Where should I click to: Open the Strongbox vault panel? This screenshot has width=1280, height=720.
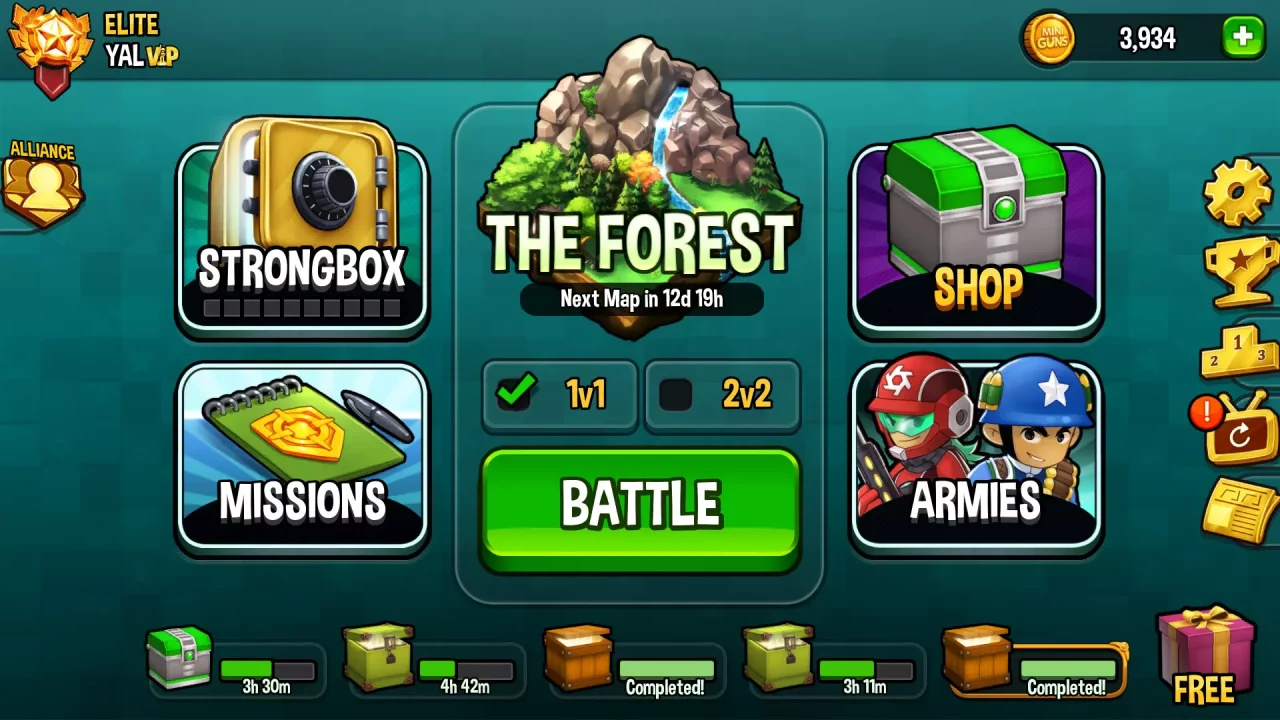[x=302, y=230]
